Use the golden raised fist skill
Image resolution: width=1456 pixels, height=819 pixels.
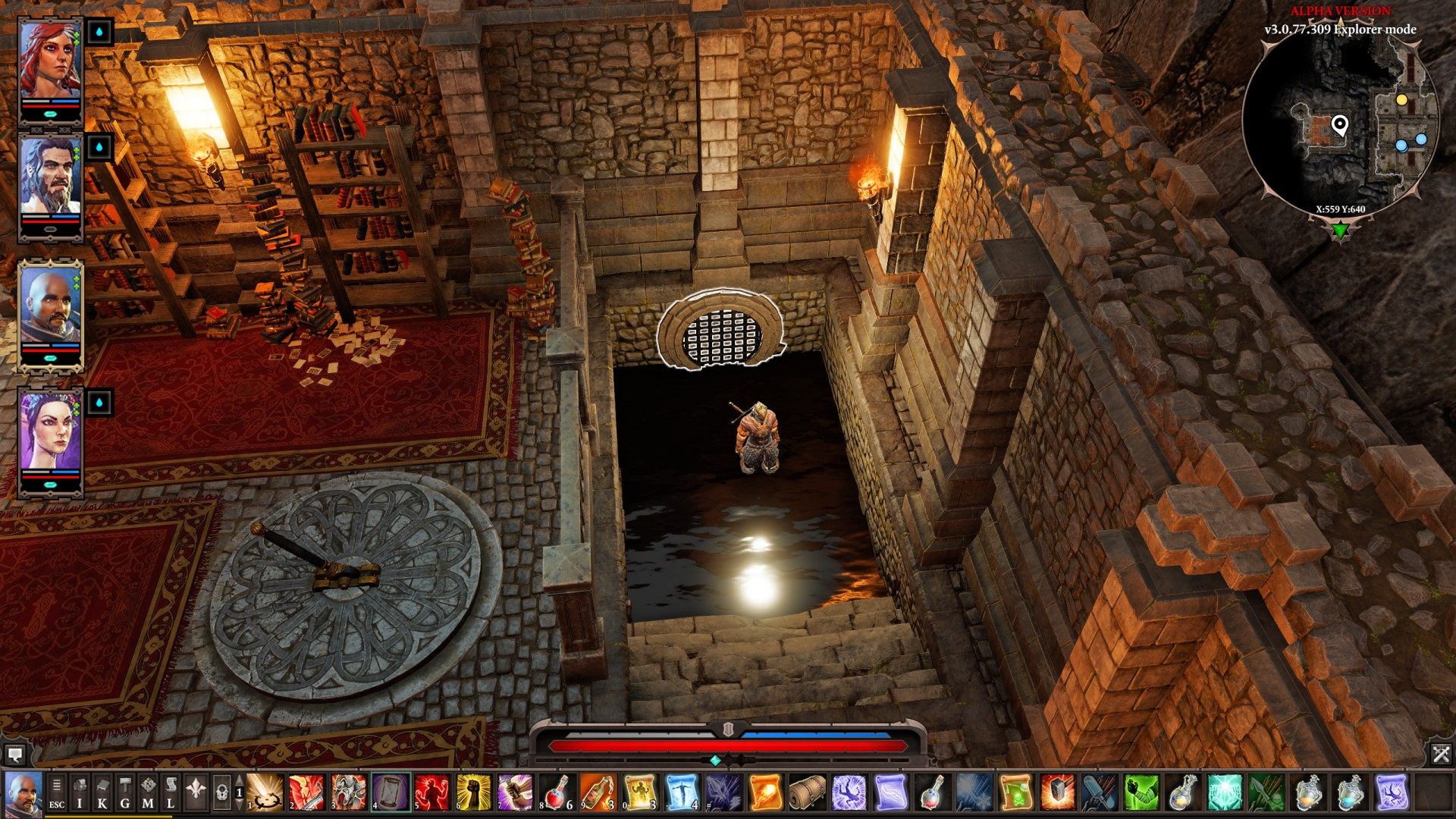click(x=473, y=792)
